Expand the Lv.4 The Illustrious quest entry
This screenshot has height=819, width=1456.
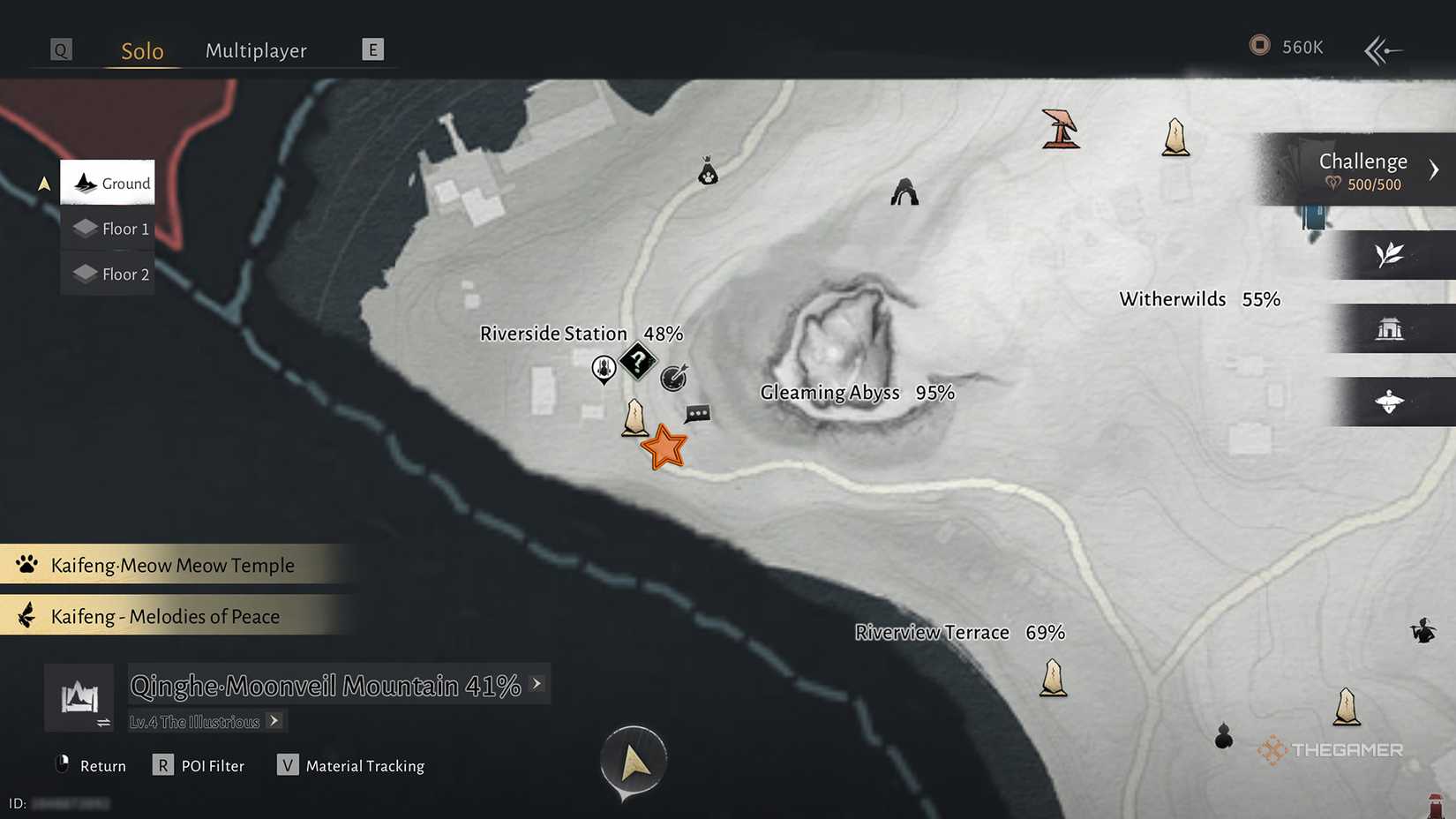coord(274,721)
